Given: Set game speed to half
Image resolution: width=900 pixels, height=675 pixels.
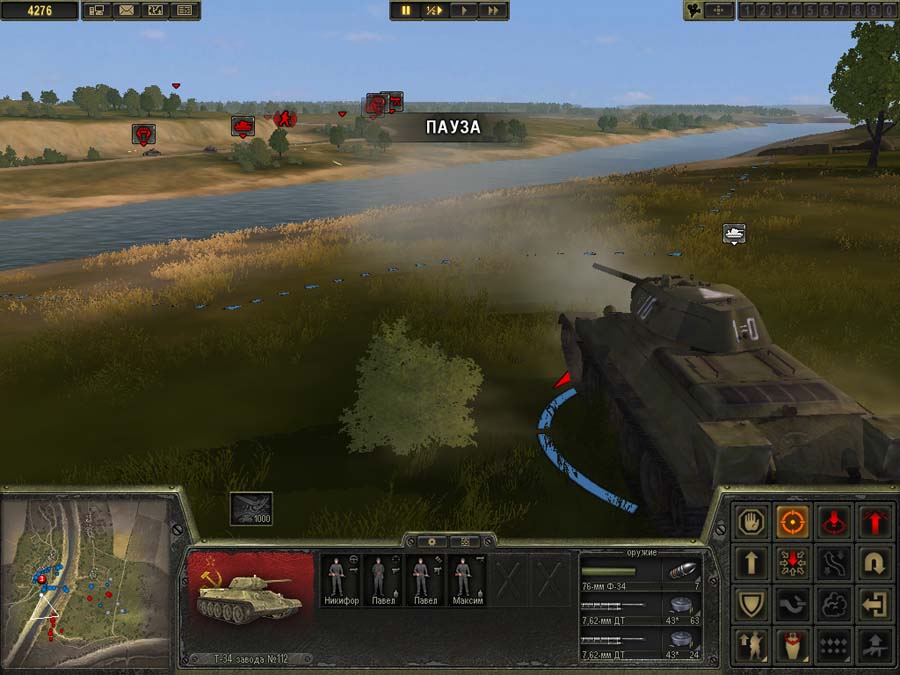Looking at the screenshot, I should point(434,10).
